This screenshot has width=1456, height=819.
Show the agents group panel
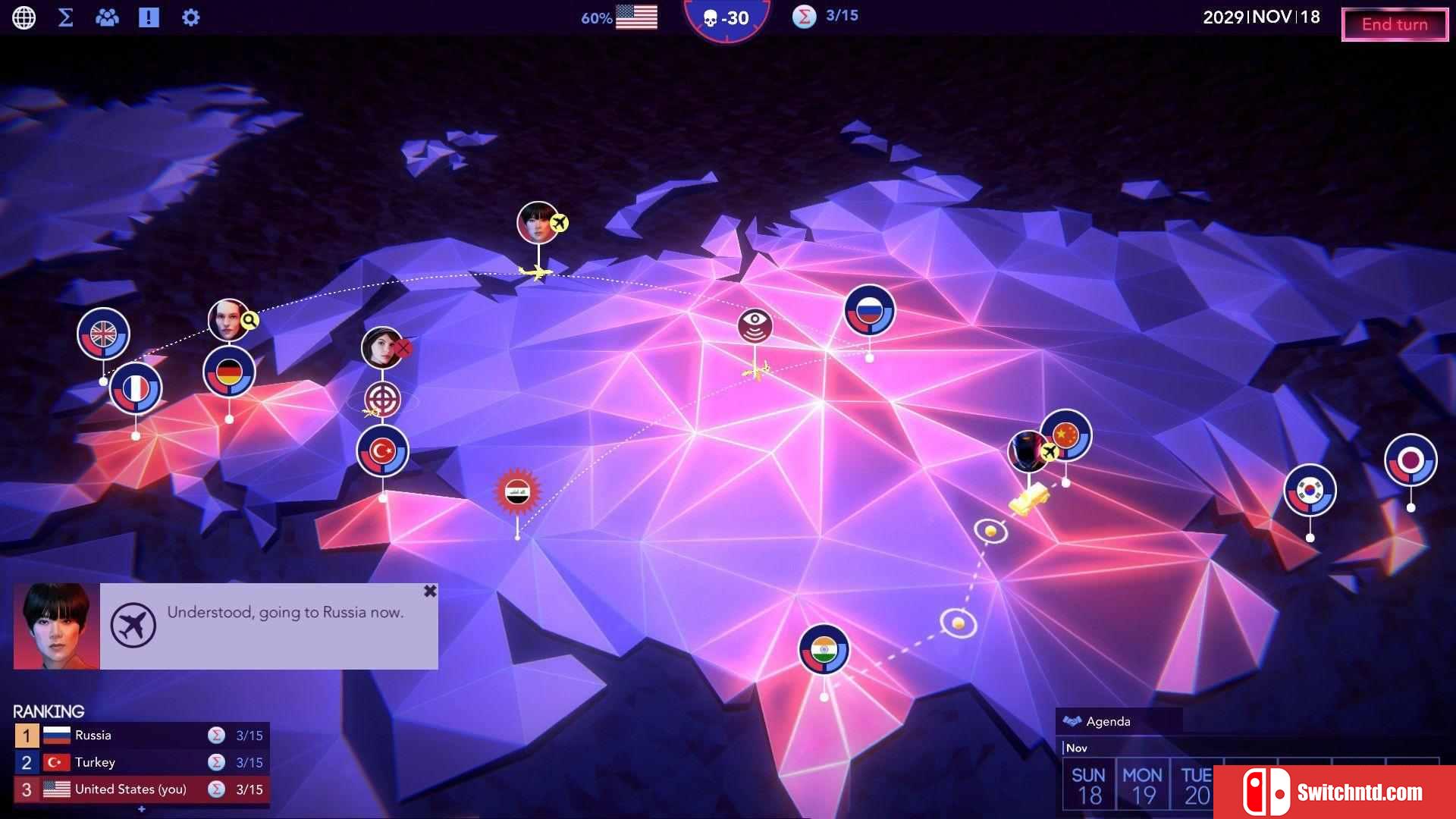click(107, 17)
